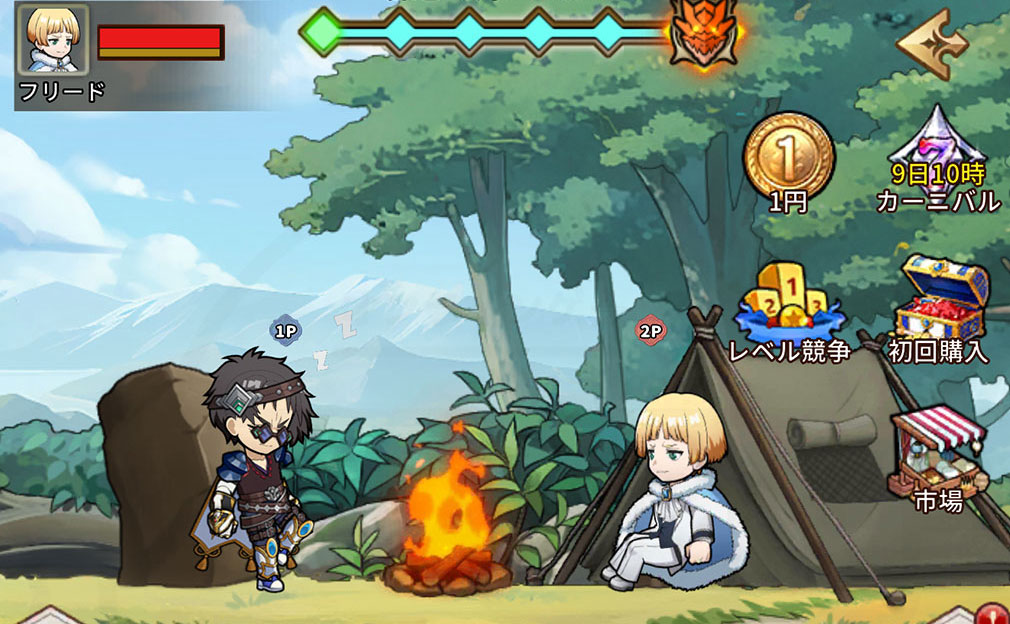Viewport: 1010px width, 624px height.
Task: Select the フリード character portrait
Action: click(54, 41)
